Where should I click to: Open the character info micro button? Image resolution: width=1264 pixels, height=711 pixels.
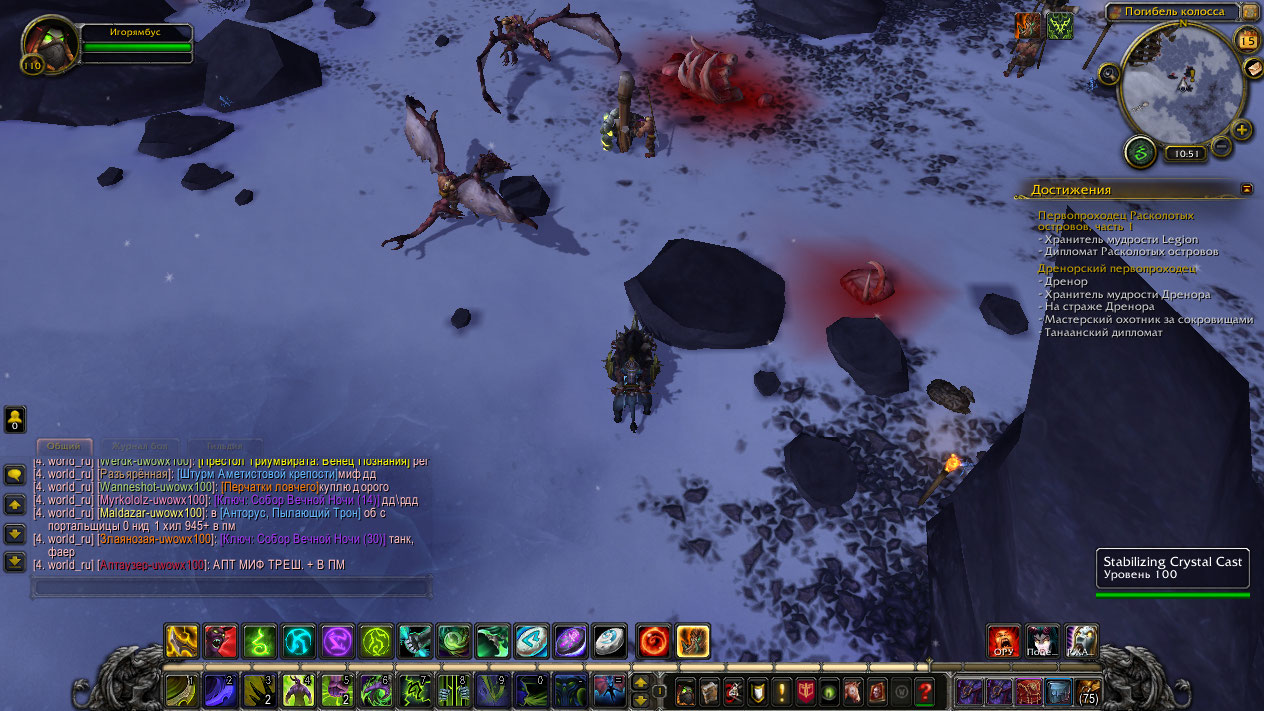pyautogui.click(x=686, y=690)
